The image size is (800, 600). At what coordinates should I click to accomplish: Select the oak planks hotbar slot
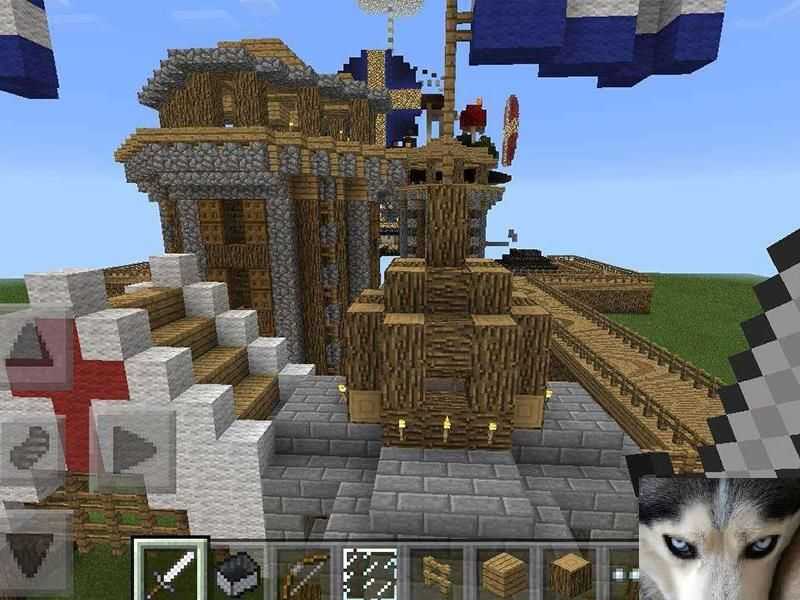[x=504, y=574]
